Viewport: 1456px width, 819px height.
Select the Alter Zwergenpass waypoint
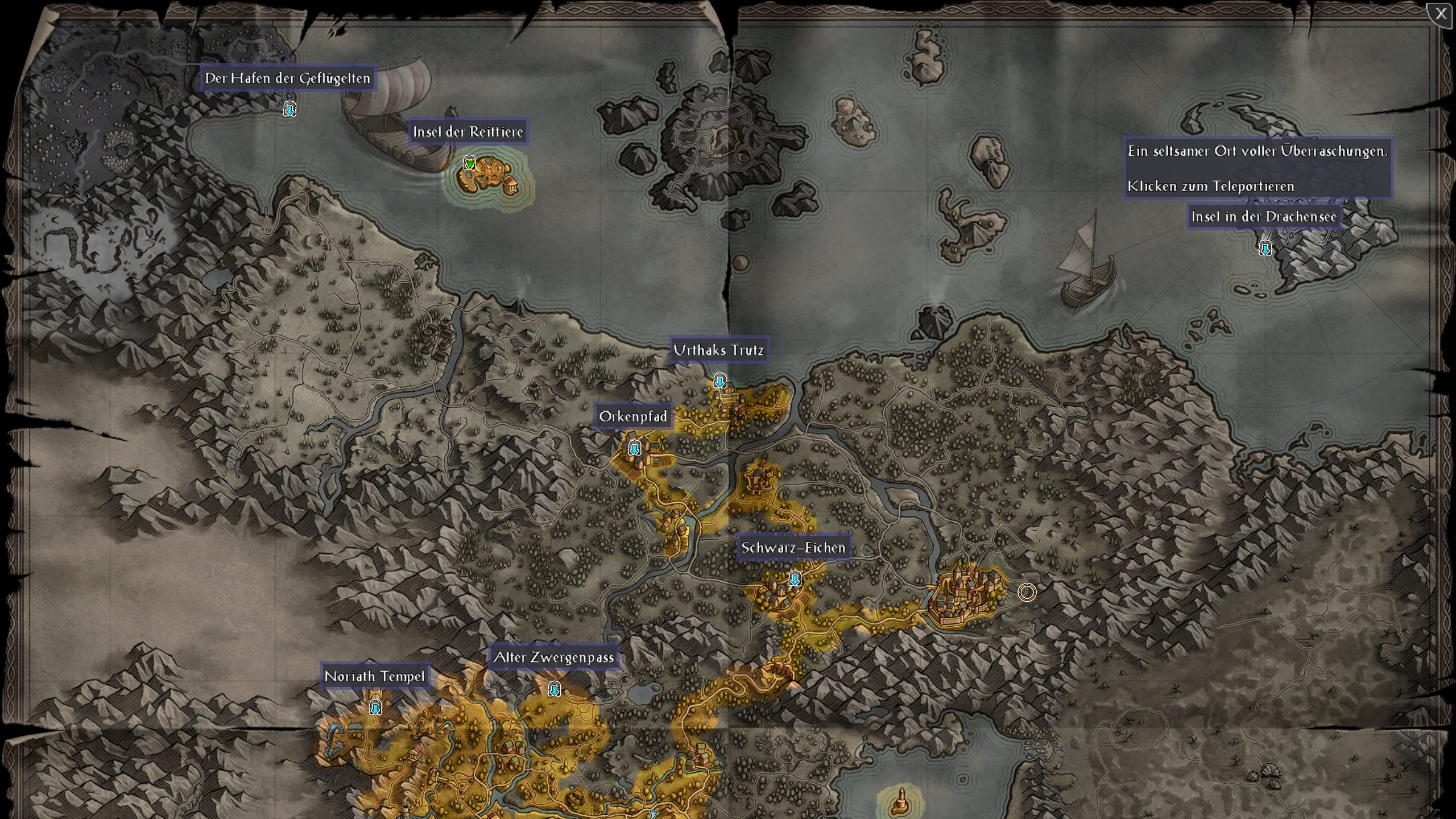pos(554,689)
